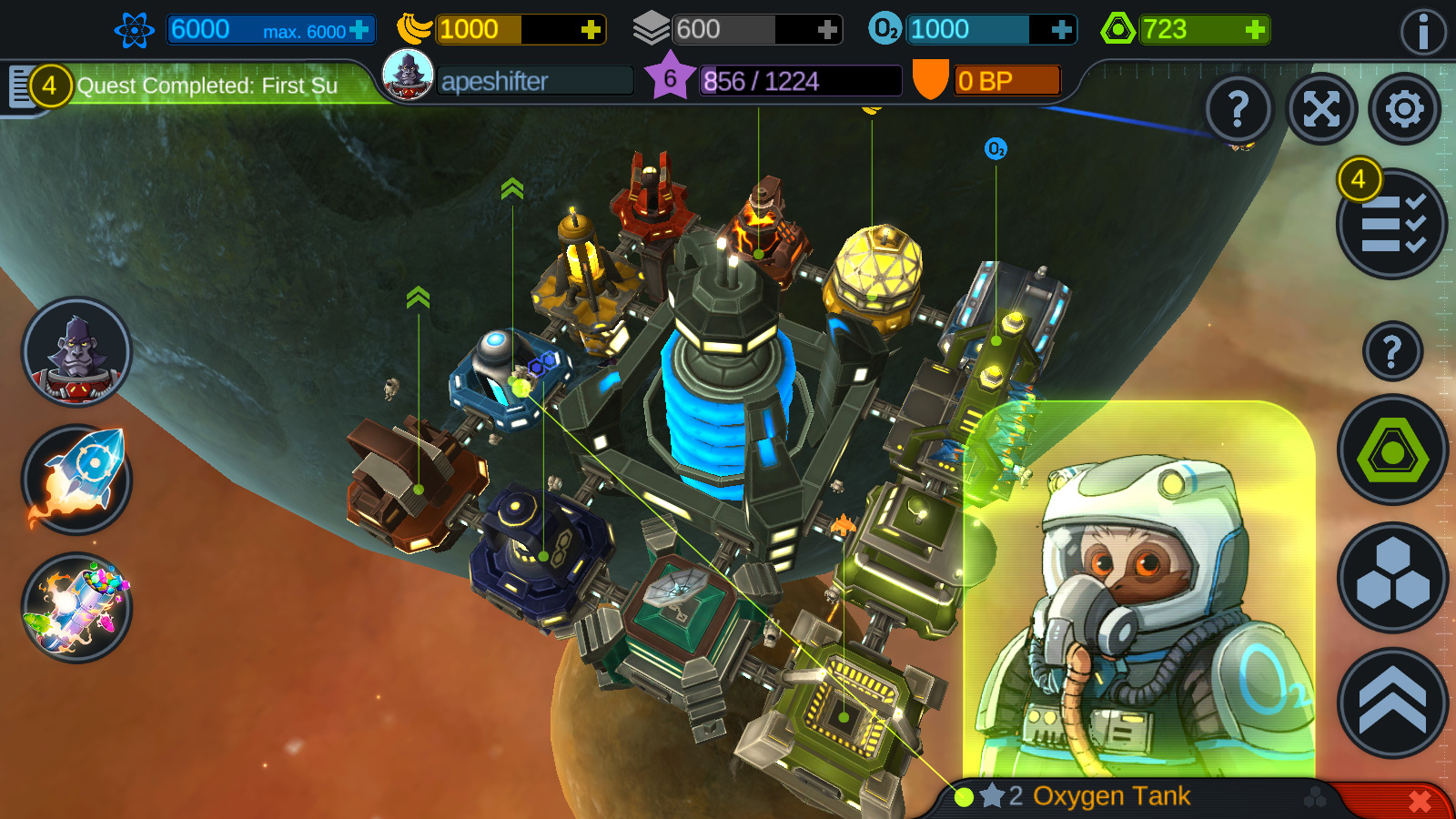Purchase green hexagon currency with the plus
The height and width of the screenshot is (819, 1456).
(x=1255, y=30)
